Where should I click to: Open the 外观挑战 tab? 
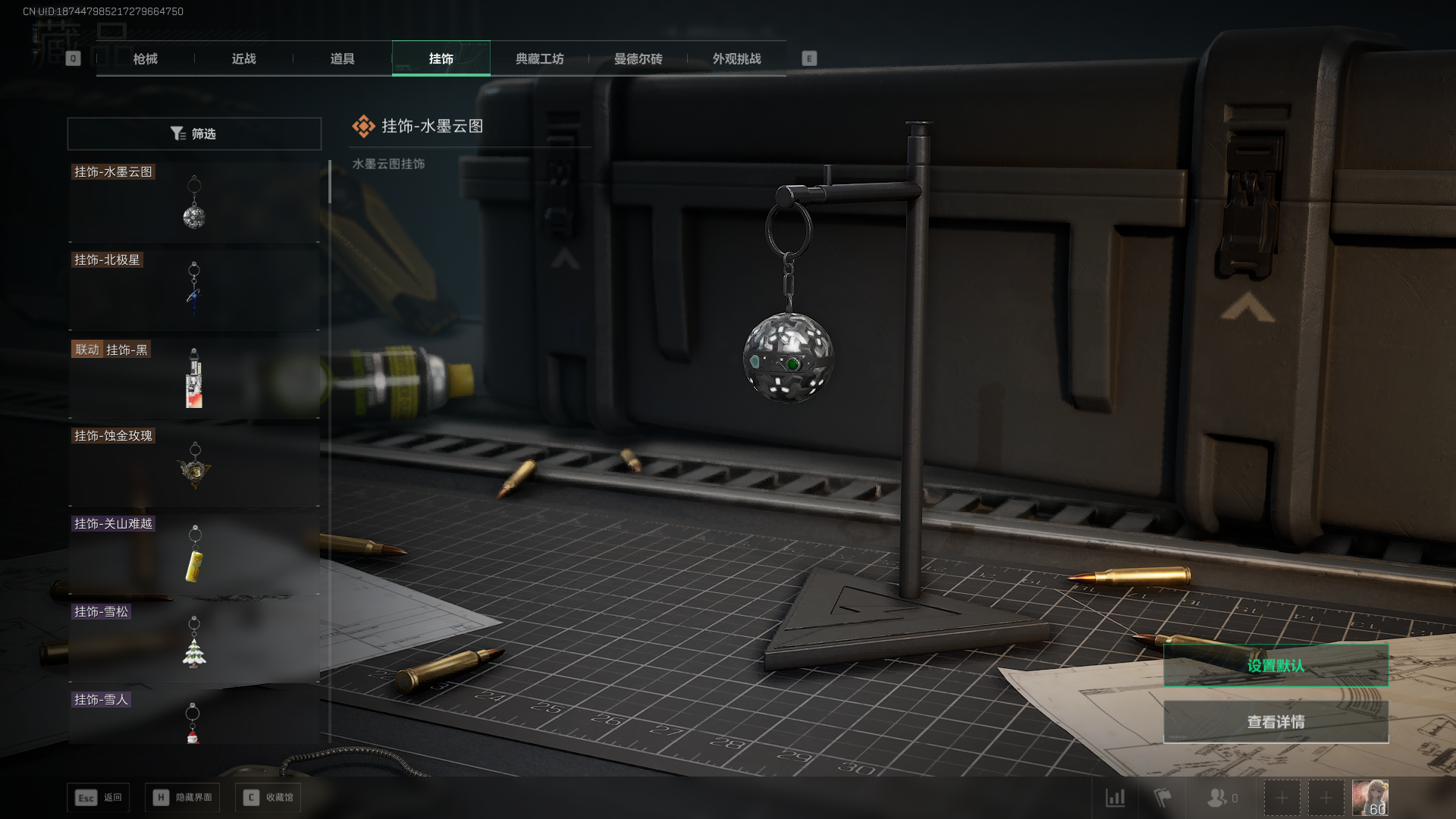click(736, 58)
